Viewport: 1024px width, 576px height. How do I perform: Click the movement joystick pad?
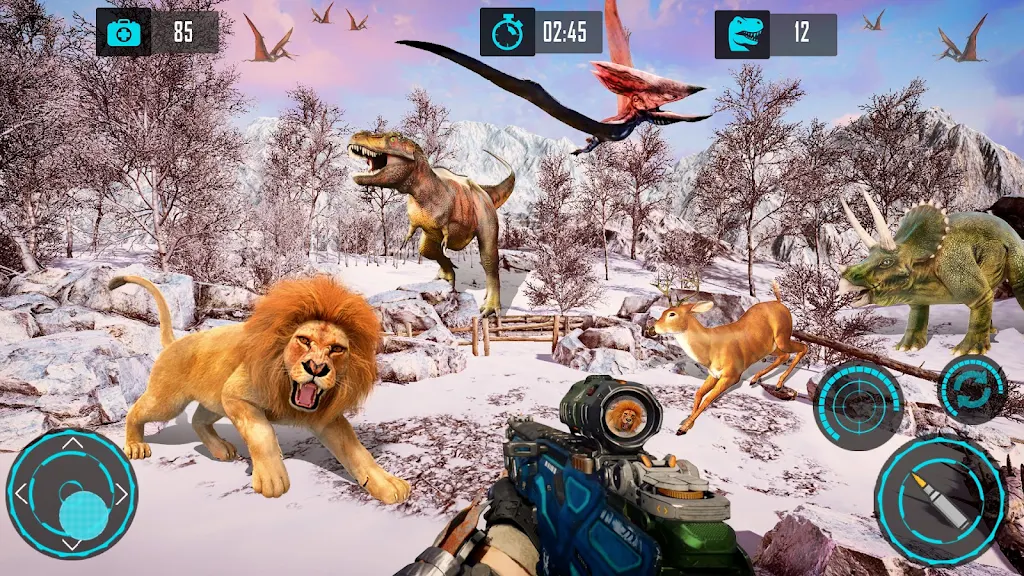click(72, 493)
